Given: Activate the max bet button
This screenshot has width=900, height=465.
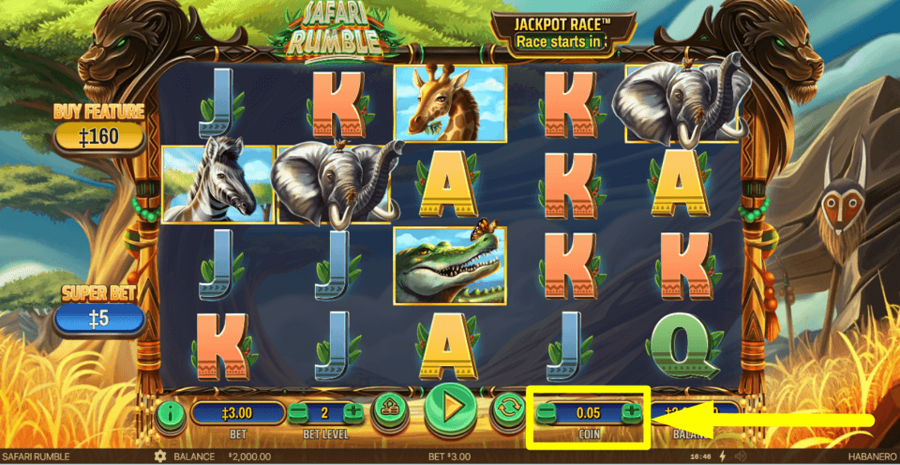Looking at the screenshot, I should coord(389,410).
